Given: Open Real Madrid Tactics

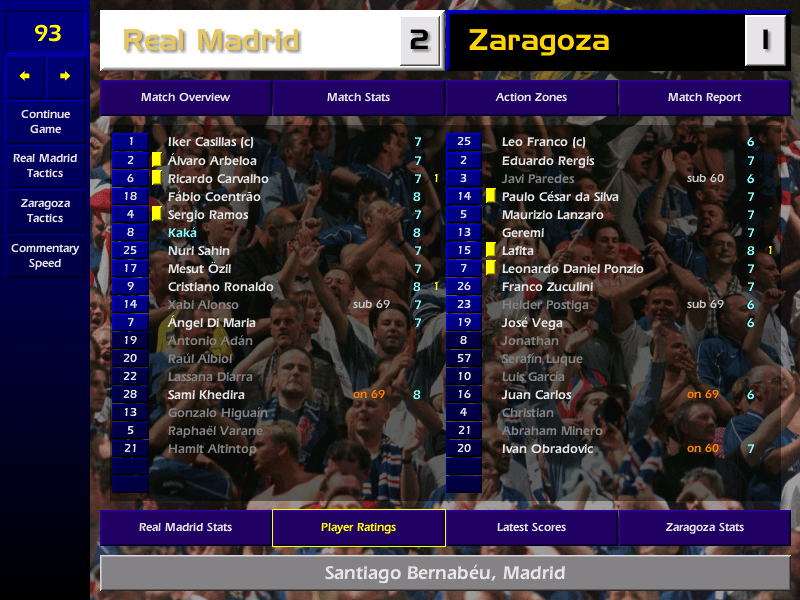Looking at the screenshot, I should point(45,165).
